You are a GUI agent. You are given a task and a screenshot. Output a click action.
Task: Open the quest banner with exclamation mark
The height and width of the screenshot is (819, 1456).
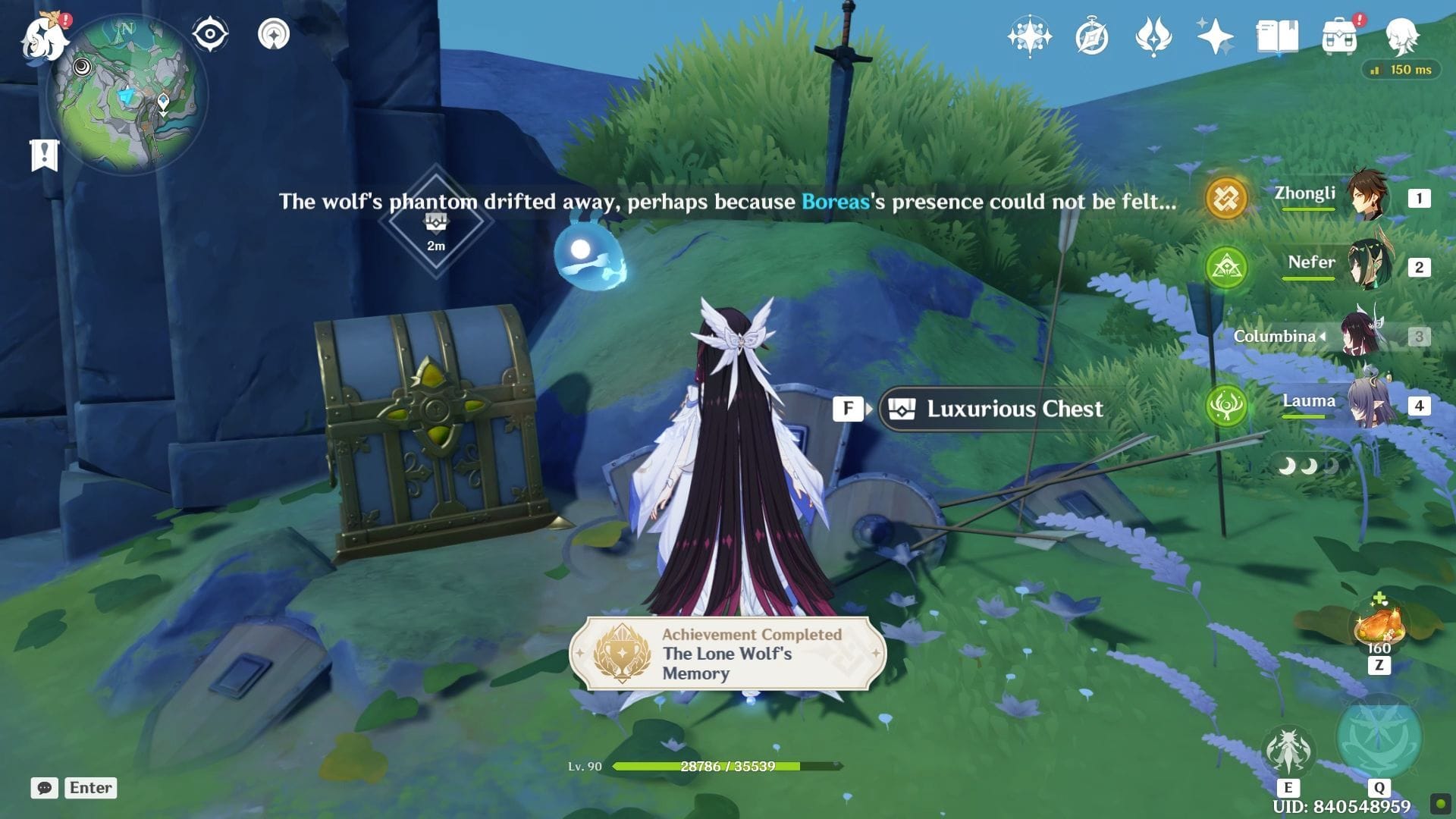point(44,155)
